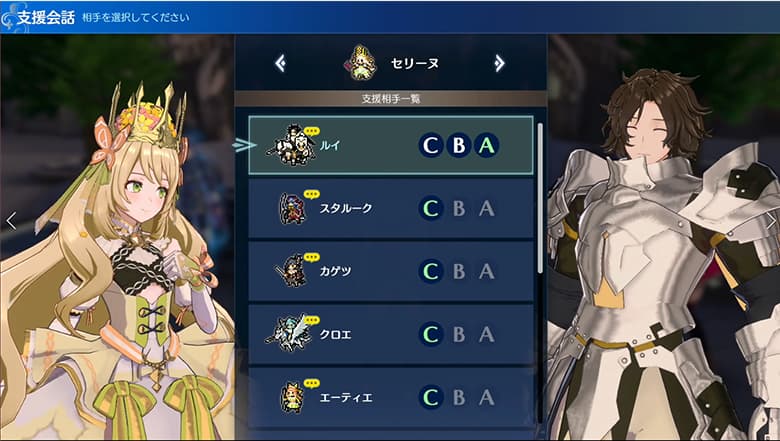This screenshot has height=441, width=780.
Task: Open スタルーク's C-rank support conversation
Action: click(x=431, y=209)
